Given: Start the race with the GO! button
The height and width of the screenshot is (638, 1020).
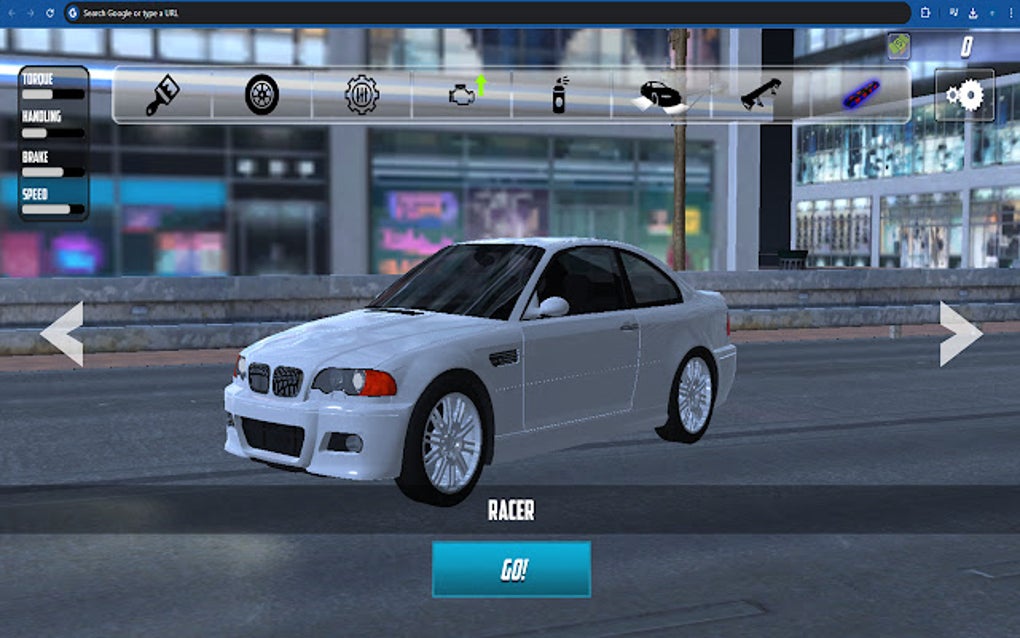Looking at the screenshot, I should [511, 570].
